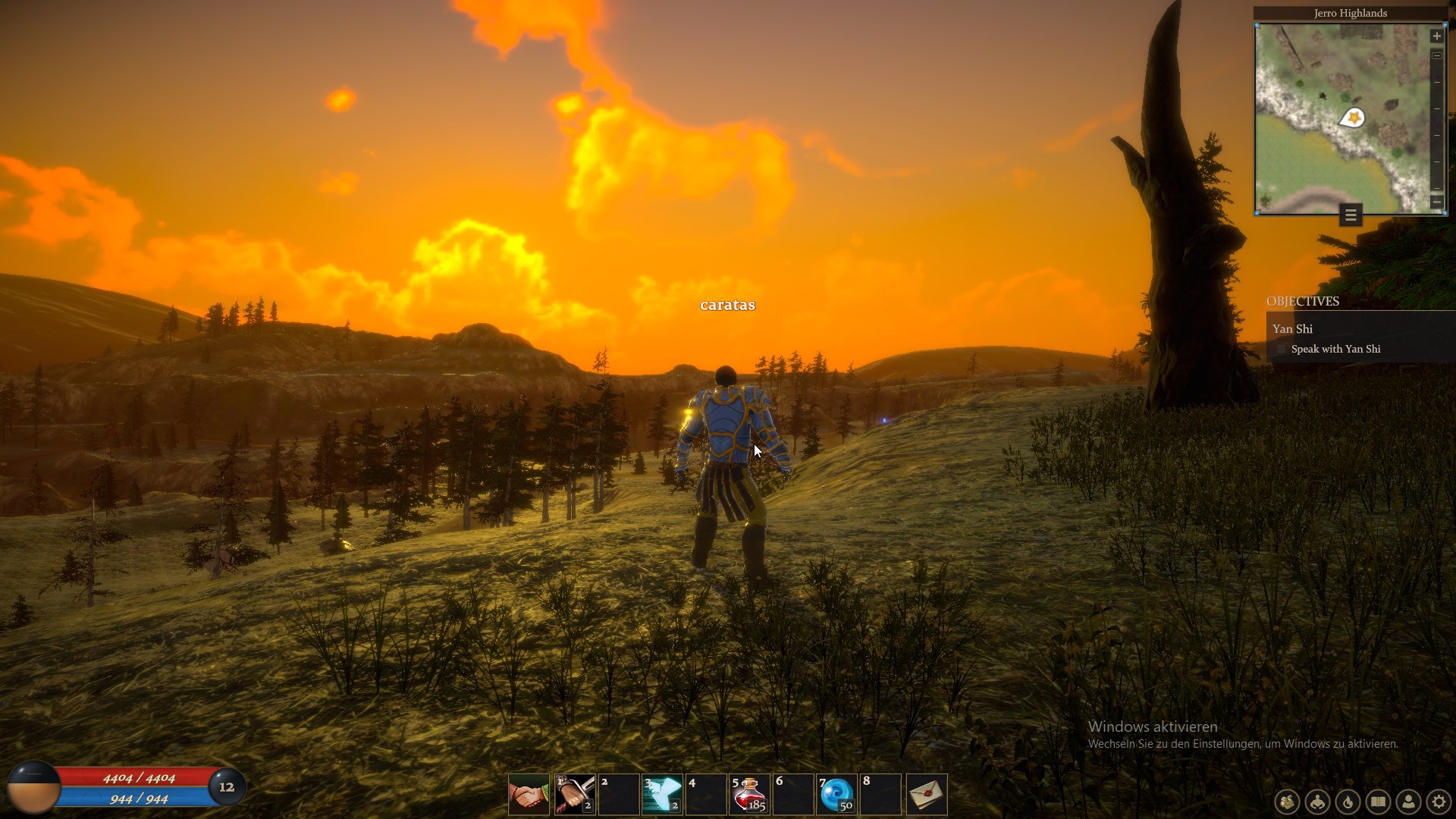Zoom out the minimap with the minus button
The width and height of the screenshot is (1456, 819).
[1436, 202]
